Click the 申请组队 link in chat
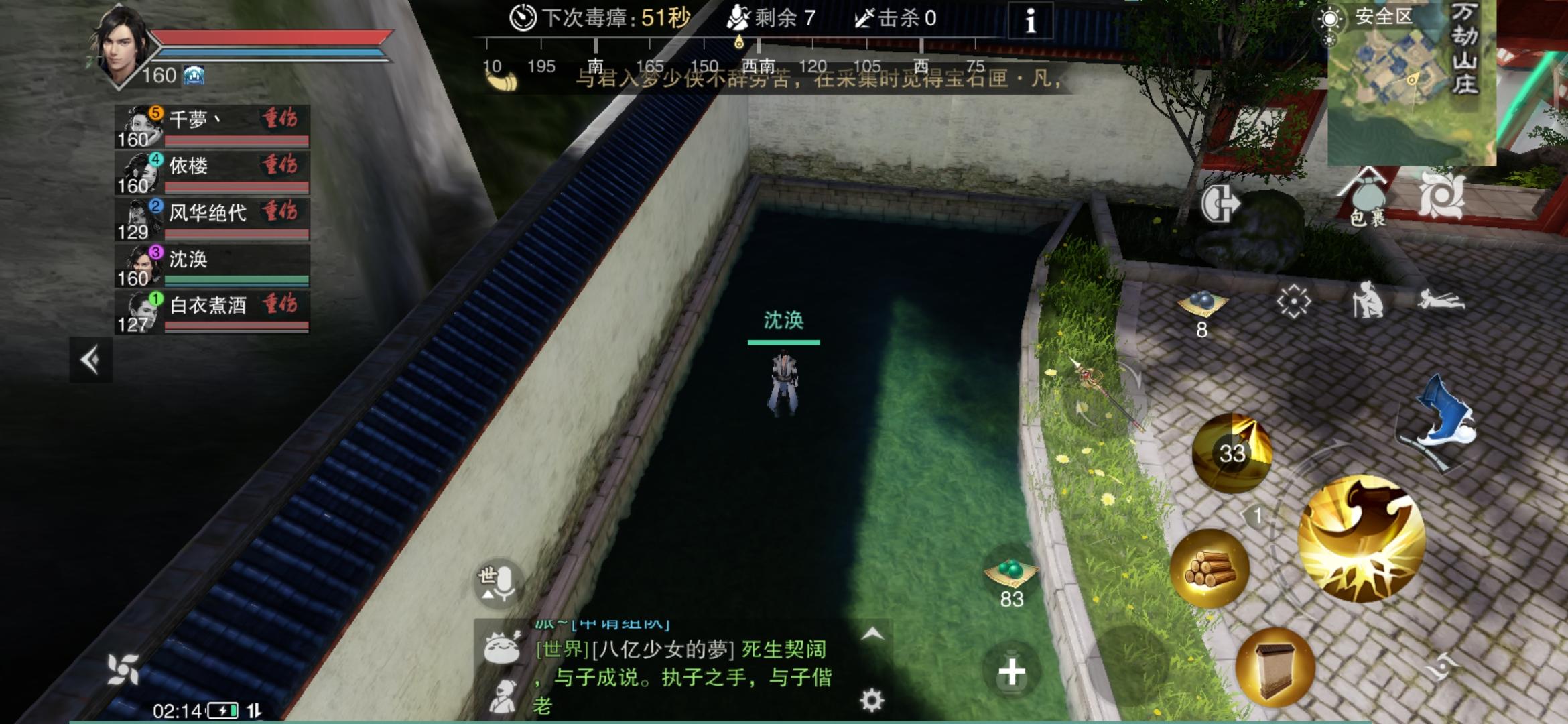 (623, 626)
